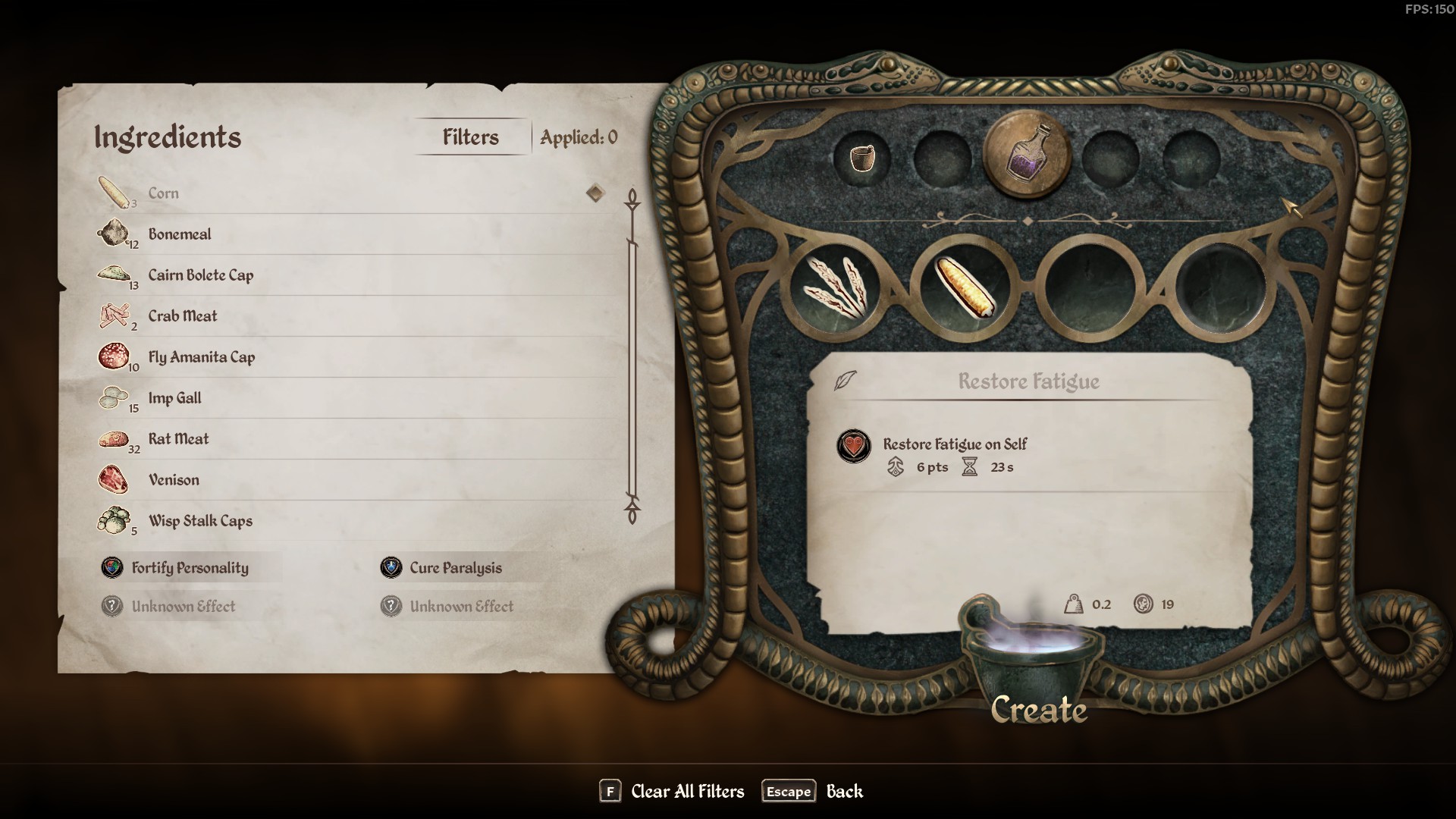Select Wisp Stalk Caps ingredient
This screenshot has width=1456, height=819.
200,521
